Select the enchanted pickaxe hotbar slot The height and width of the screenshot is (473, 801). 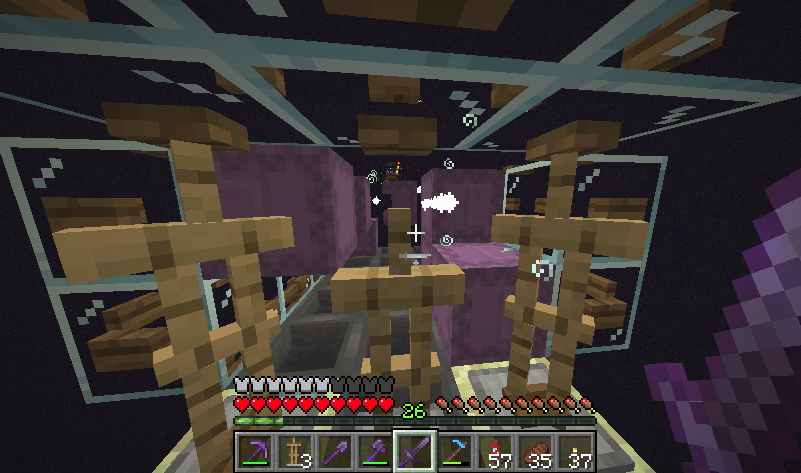[x=254, y=452]
